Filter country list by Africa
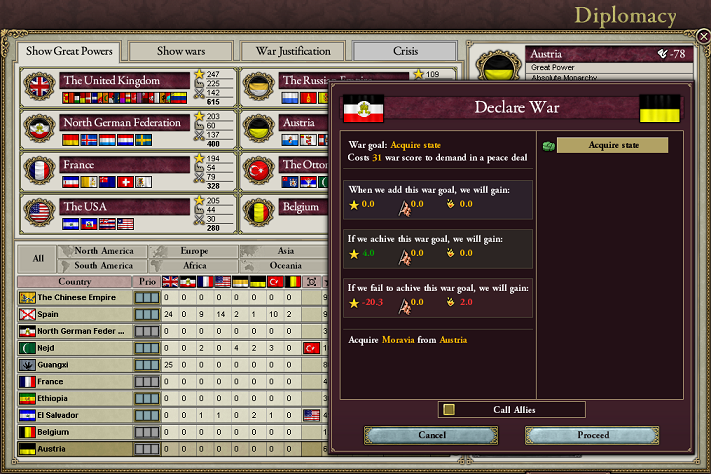Image resolution: width=711 pixels, height=474 pixels. (x=194, y=266)
